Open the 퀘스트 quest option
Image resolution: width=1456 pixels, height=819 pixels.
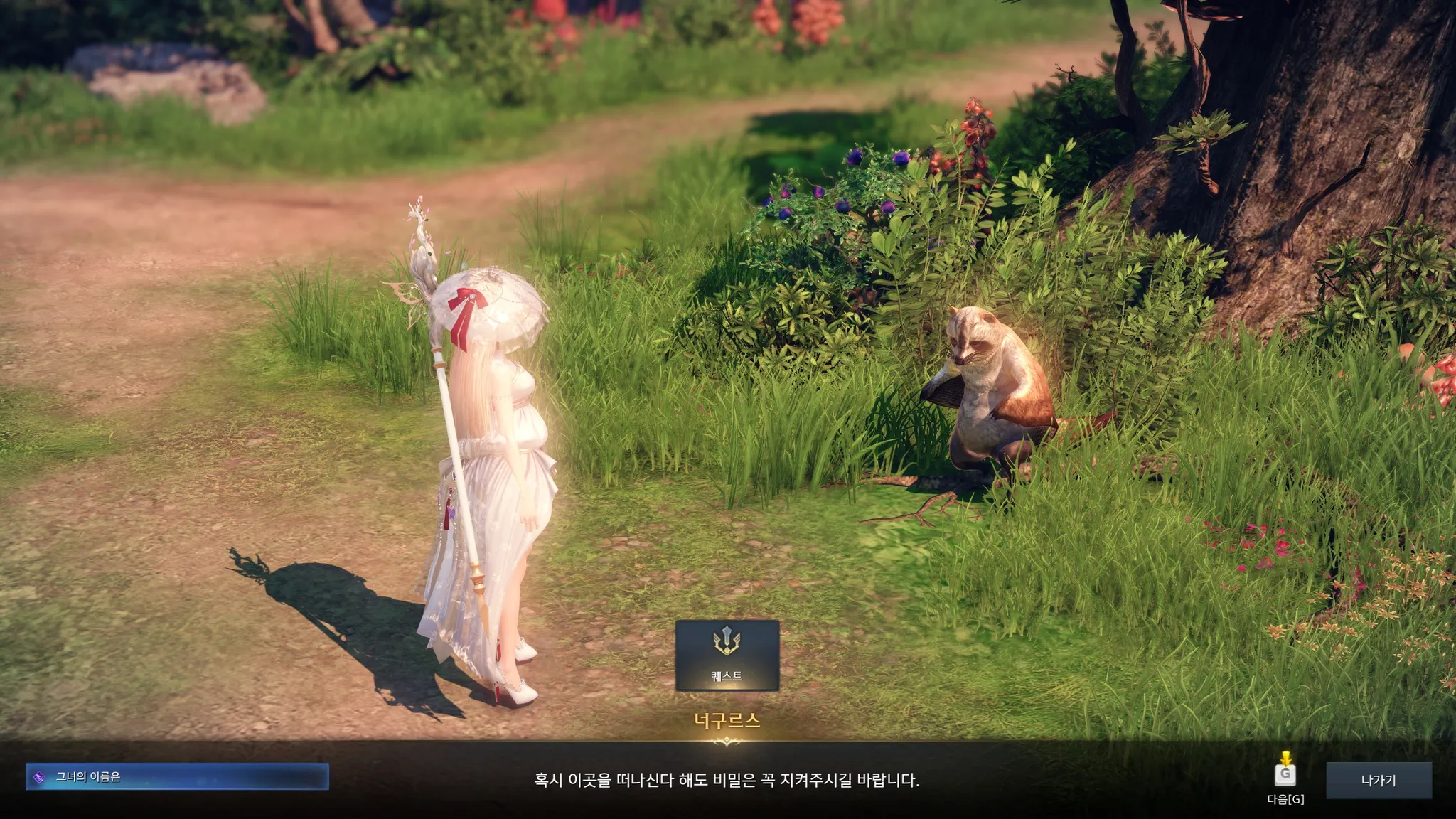coord(727,655)
